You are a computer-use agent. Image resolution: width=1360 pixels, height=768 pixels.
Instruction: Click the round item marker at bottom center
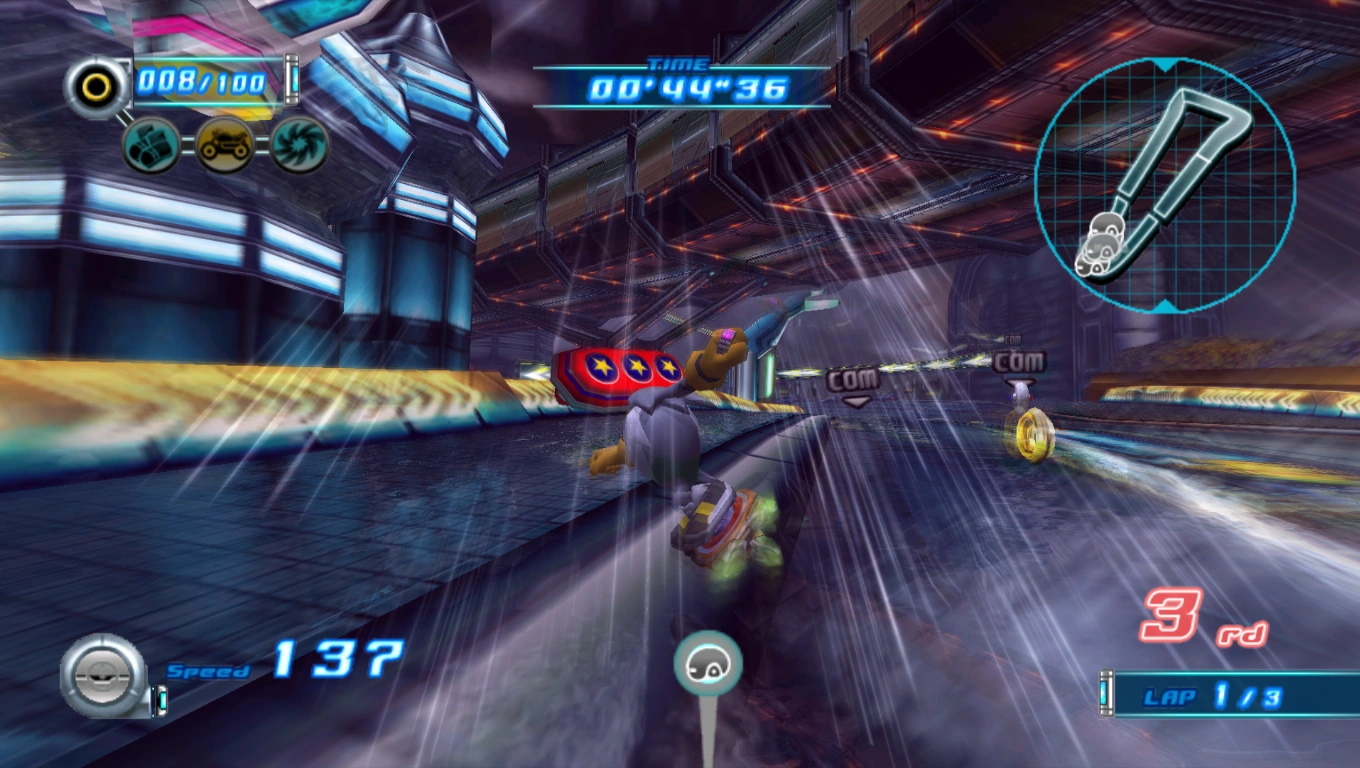pos(708,664)
